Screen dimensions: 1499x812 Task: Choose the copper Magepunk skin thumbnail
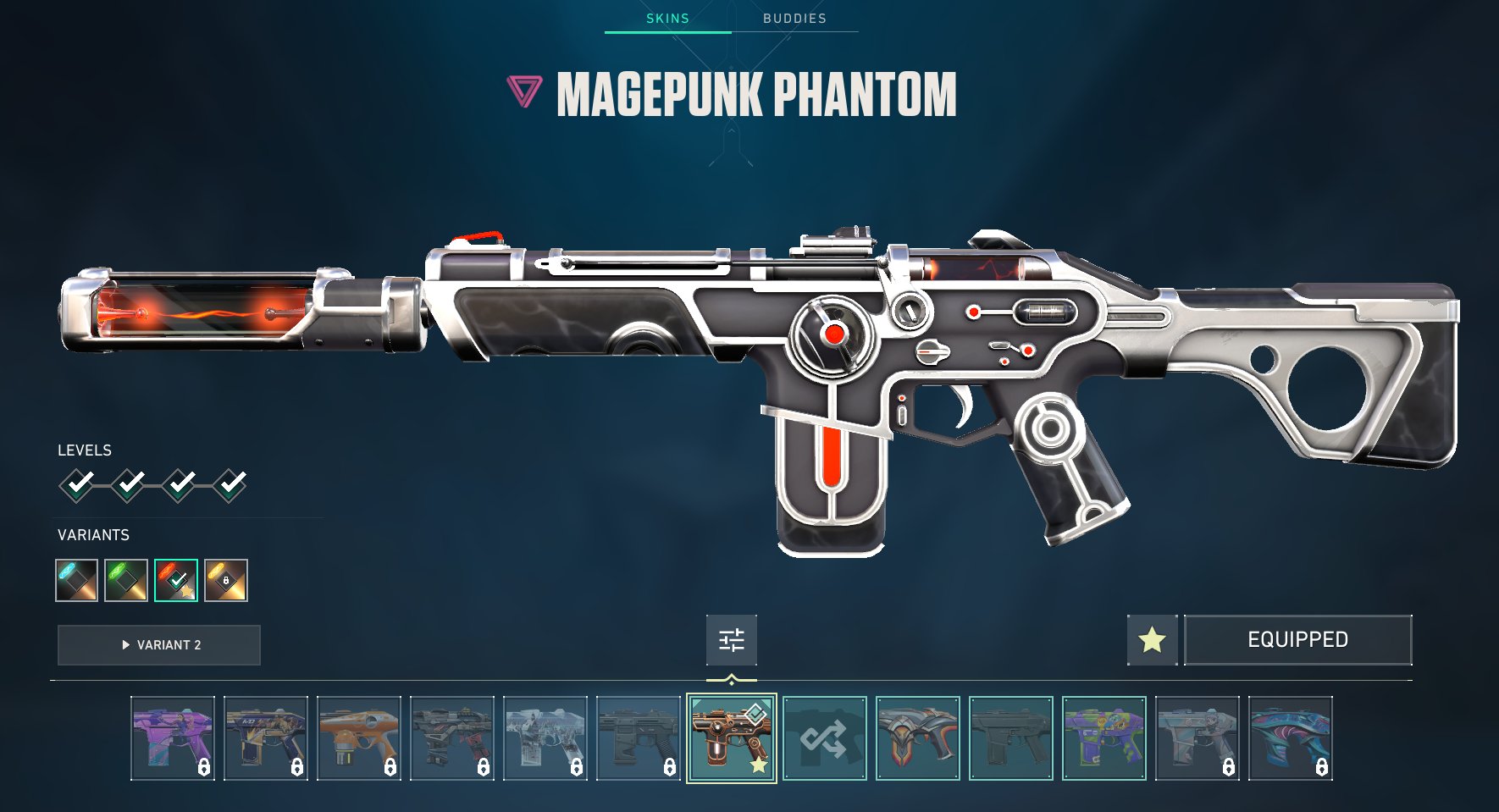pos(732,738)
